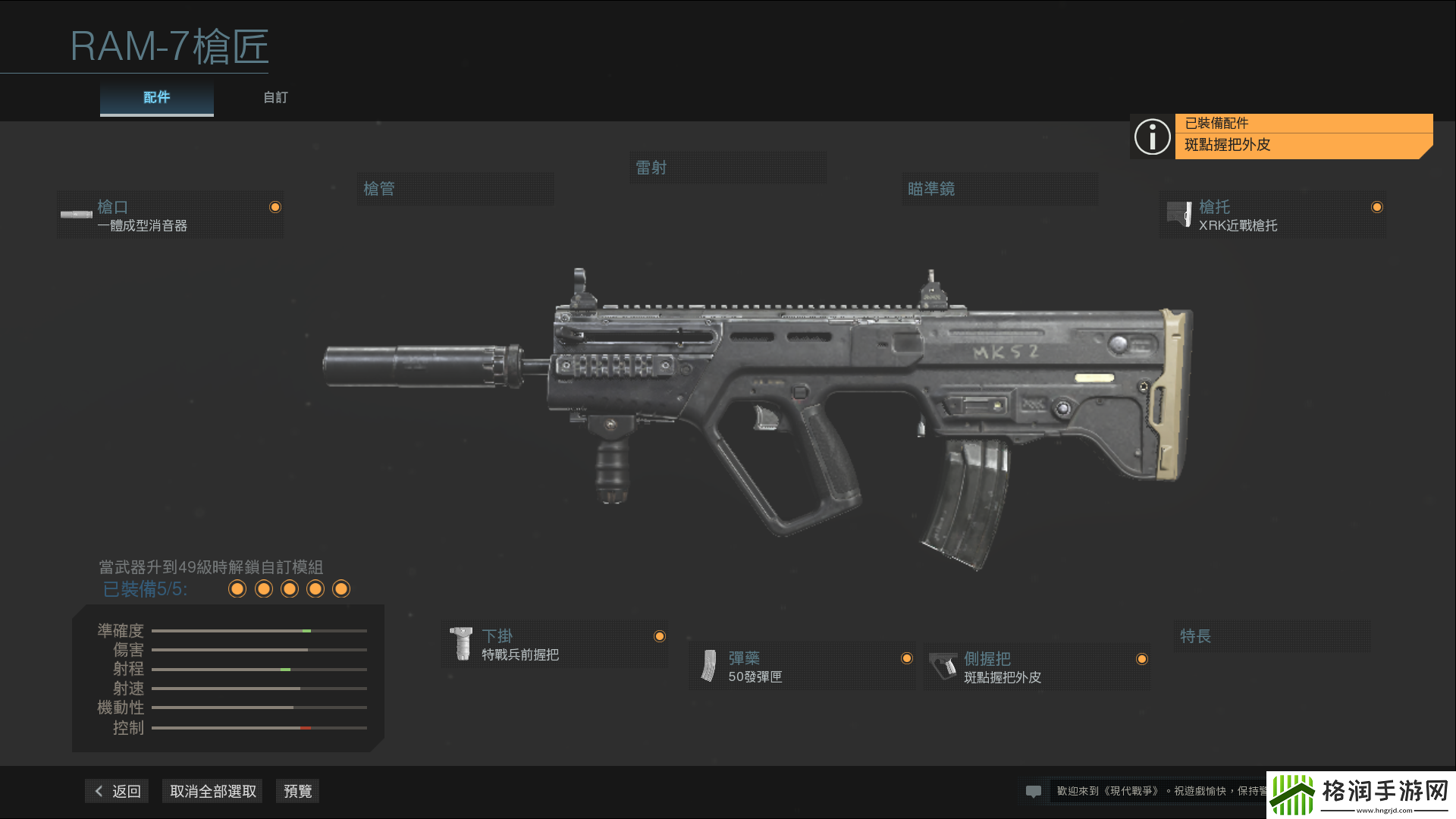Screen dimensions: 1456x819
Task: Choose the 雷射 laser slot
Action: 728,168
